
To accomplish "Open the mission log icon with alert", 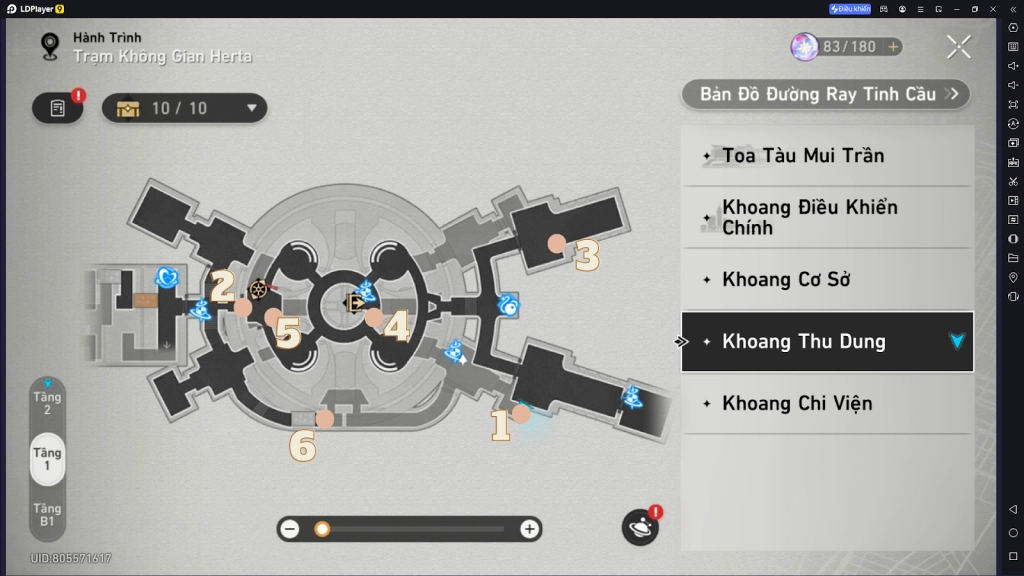I will (58, 108).
